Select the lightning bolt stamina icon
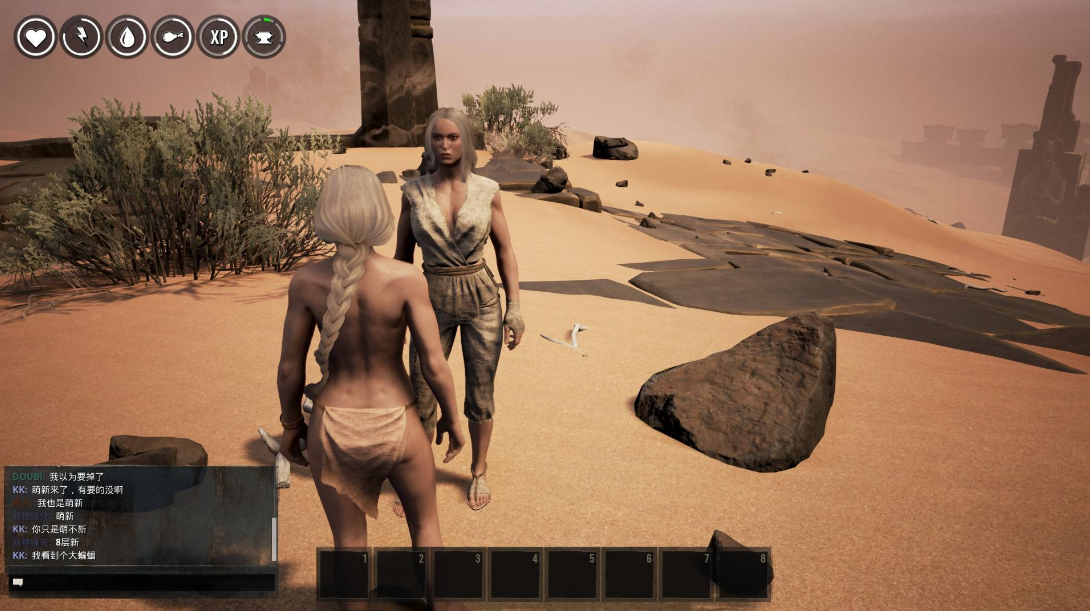1090x611 pixels. click(x=81, y=37)
